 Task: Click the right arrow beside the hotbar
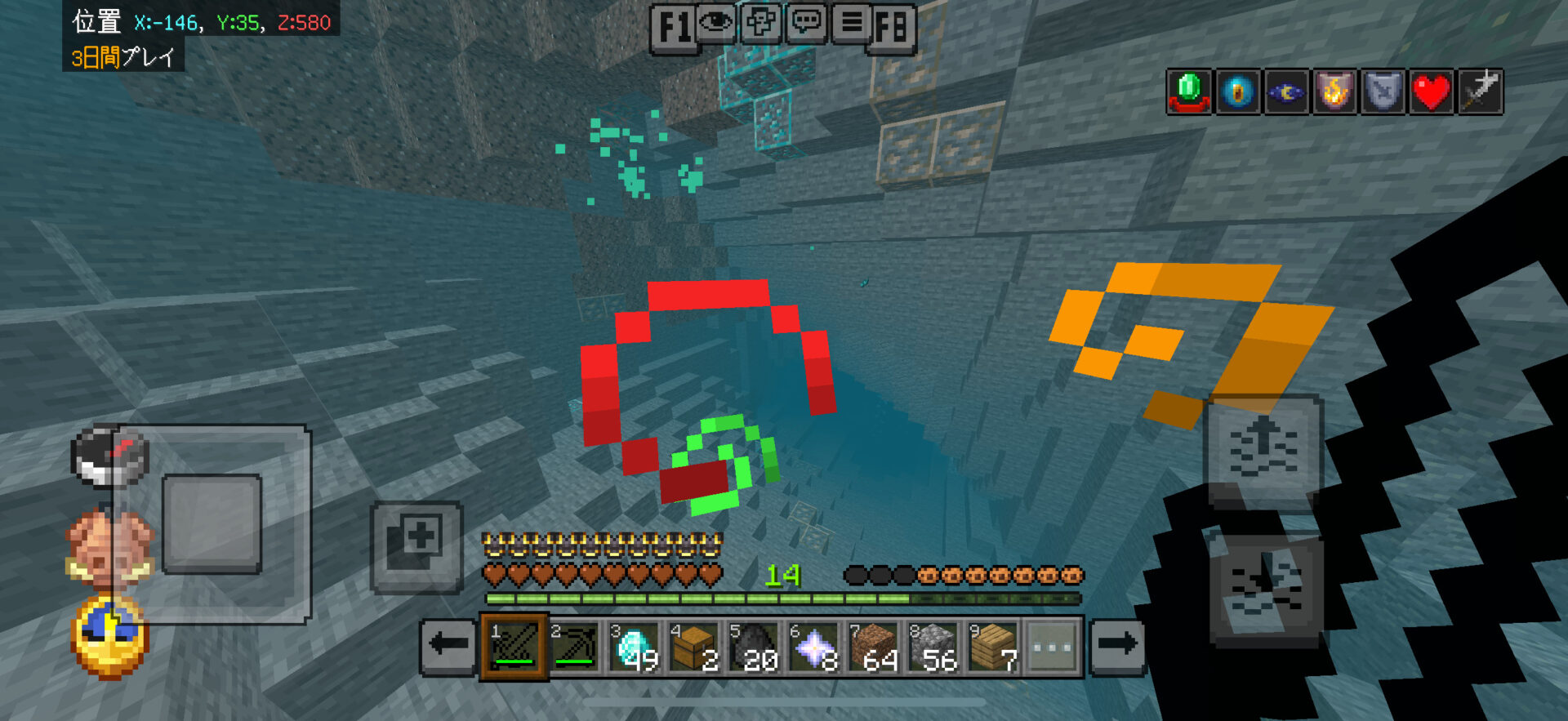(1117, 645)
